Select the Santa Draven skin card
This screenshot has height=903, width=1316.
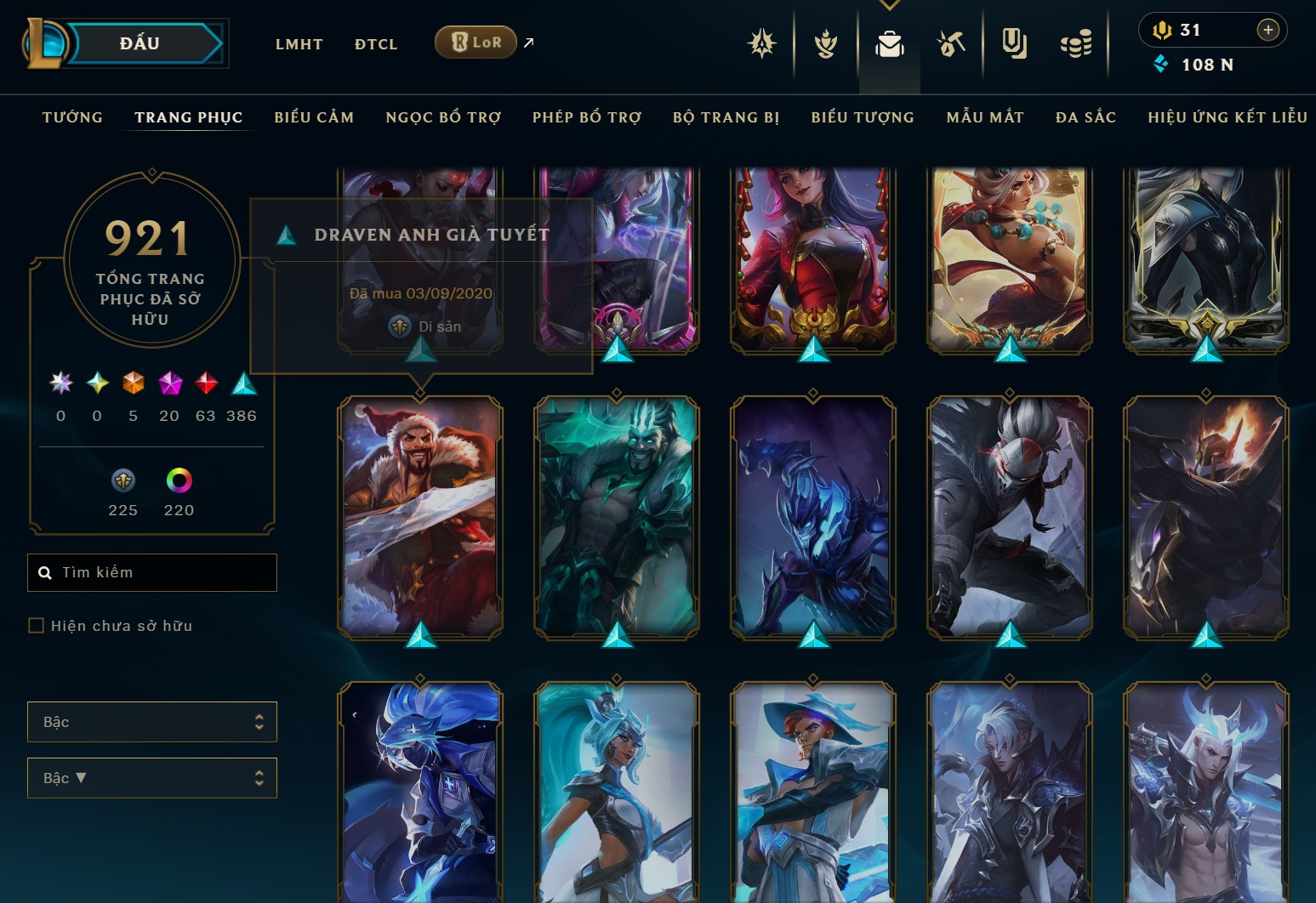420,516
